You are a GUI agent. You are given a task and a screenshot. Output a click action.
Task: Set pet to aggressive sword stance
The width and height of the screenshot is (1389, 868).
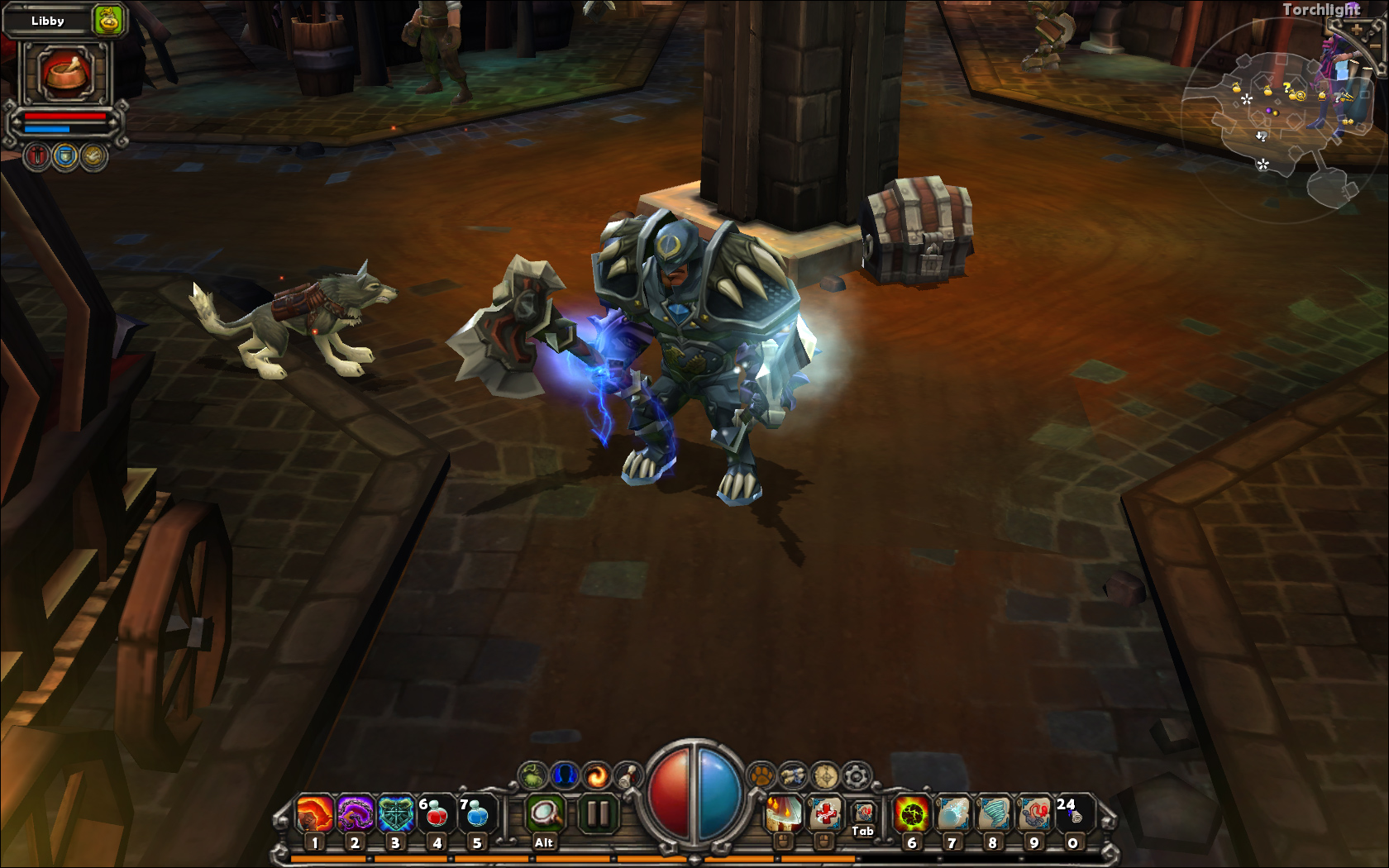click(x=37, y=155)
